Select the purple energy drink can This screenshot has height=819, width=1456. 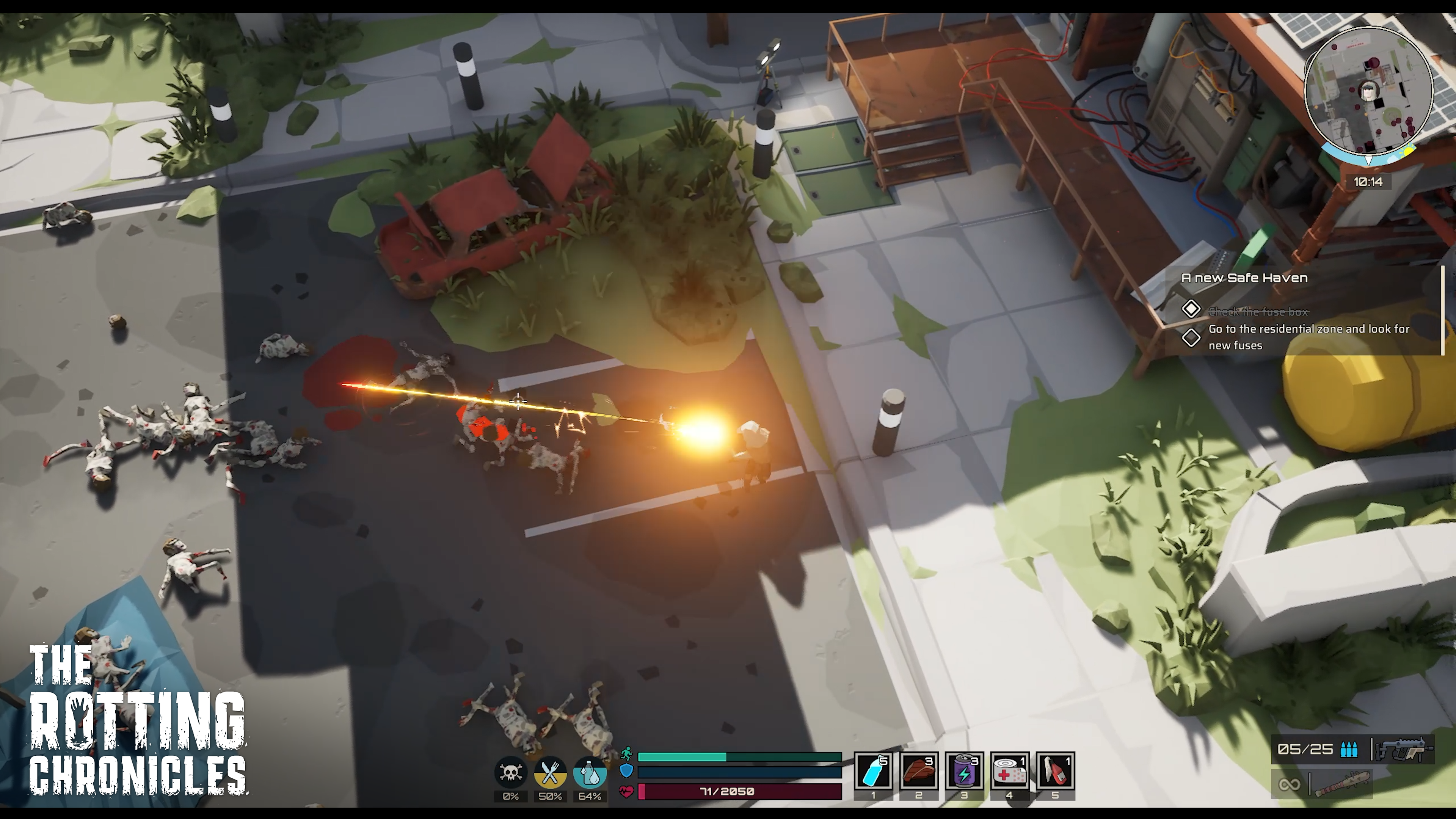[x=964, y=771]
